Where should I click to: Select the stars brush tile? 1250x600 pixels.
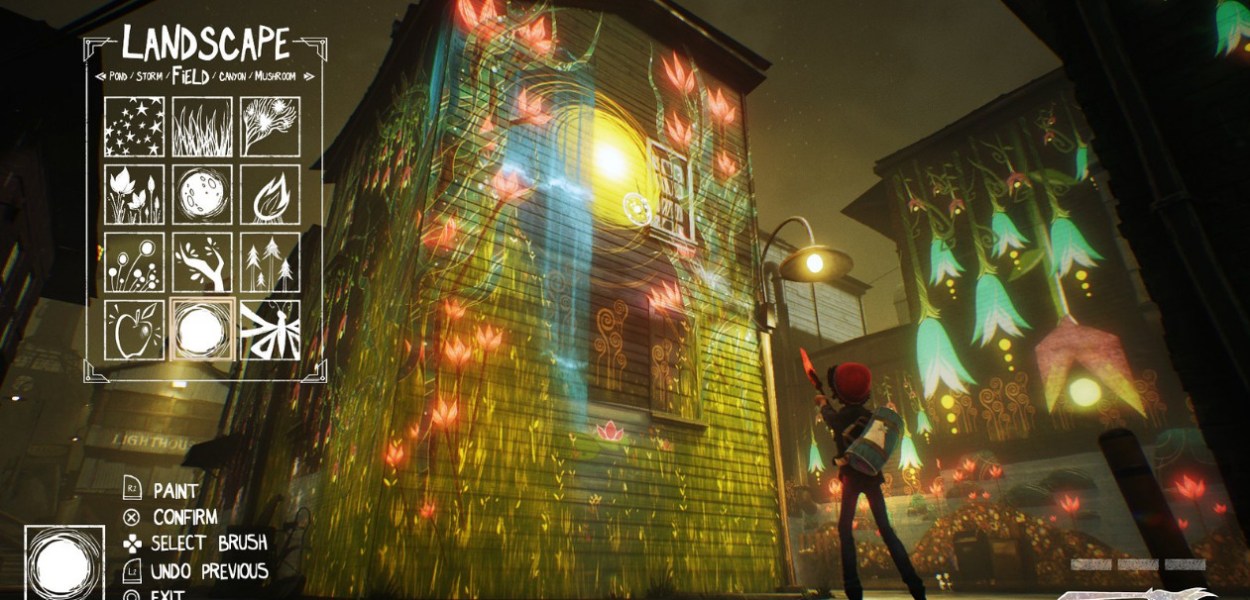(x=134, y=127)
